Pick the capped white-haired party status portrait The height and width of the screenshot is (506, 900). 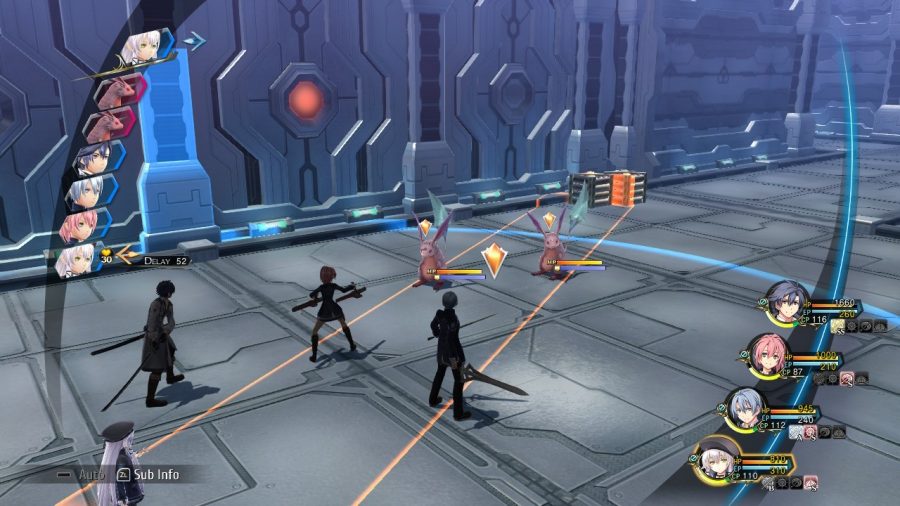tap(718, 457)
